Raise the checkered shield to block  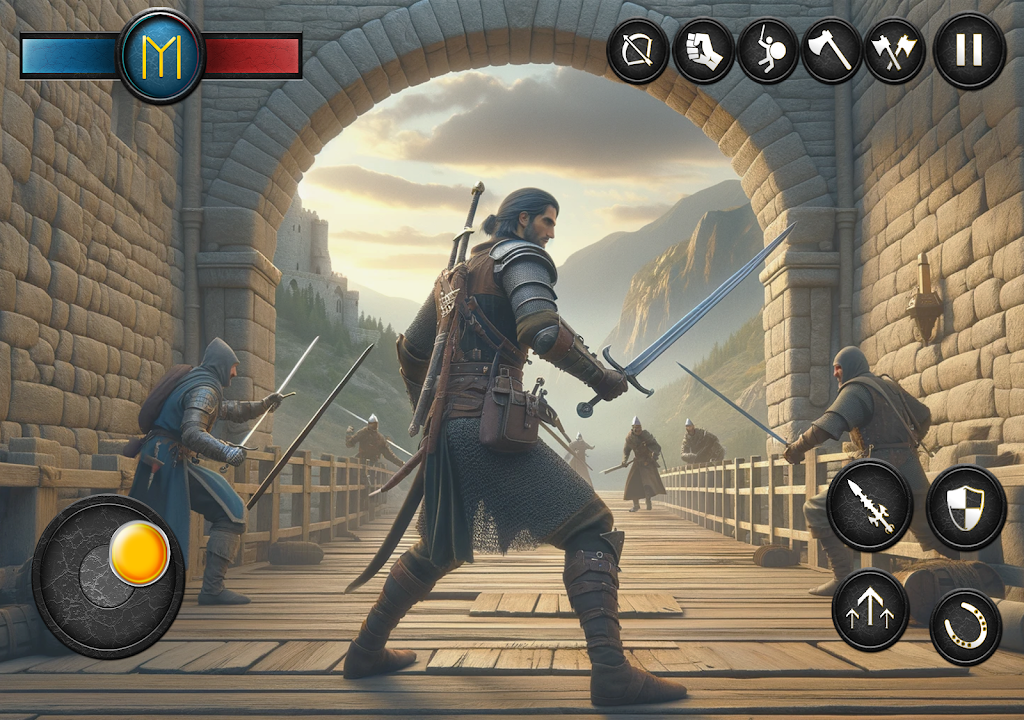pos(965,508)
